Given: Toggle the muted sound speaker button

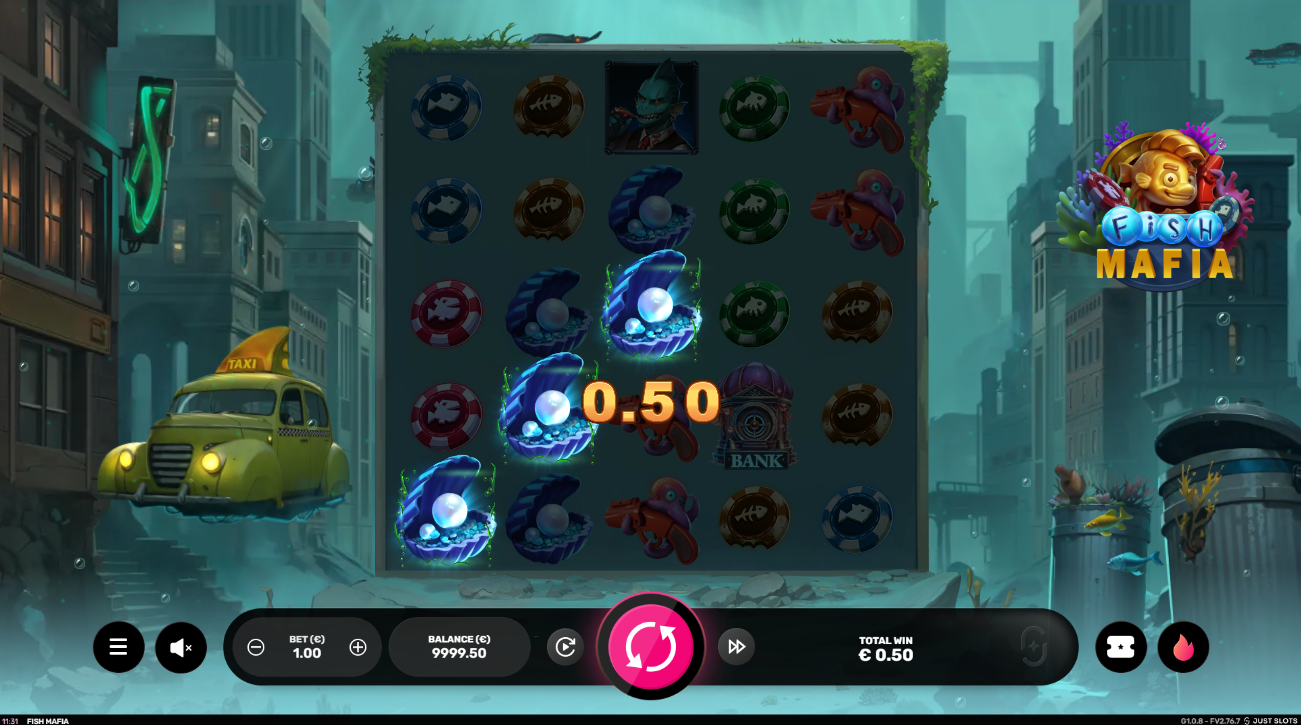Looking at the screenshot, I should coord(181,647).
